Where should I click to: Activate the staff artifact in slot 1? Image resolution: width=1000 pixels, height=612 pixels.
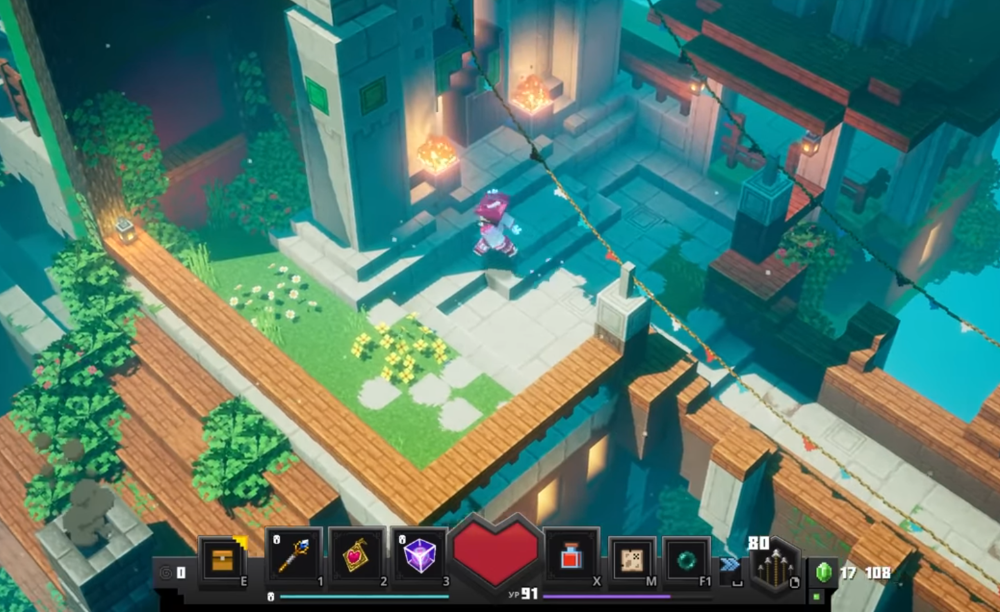point(294,556)
